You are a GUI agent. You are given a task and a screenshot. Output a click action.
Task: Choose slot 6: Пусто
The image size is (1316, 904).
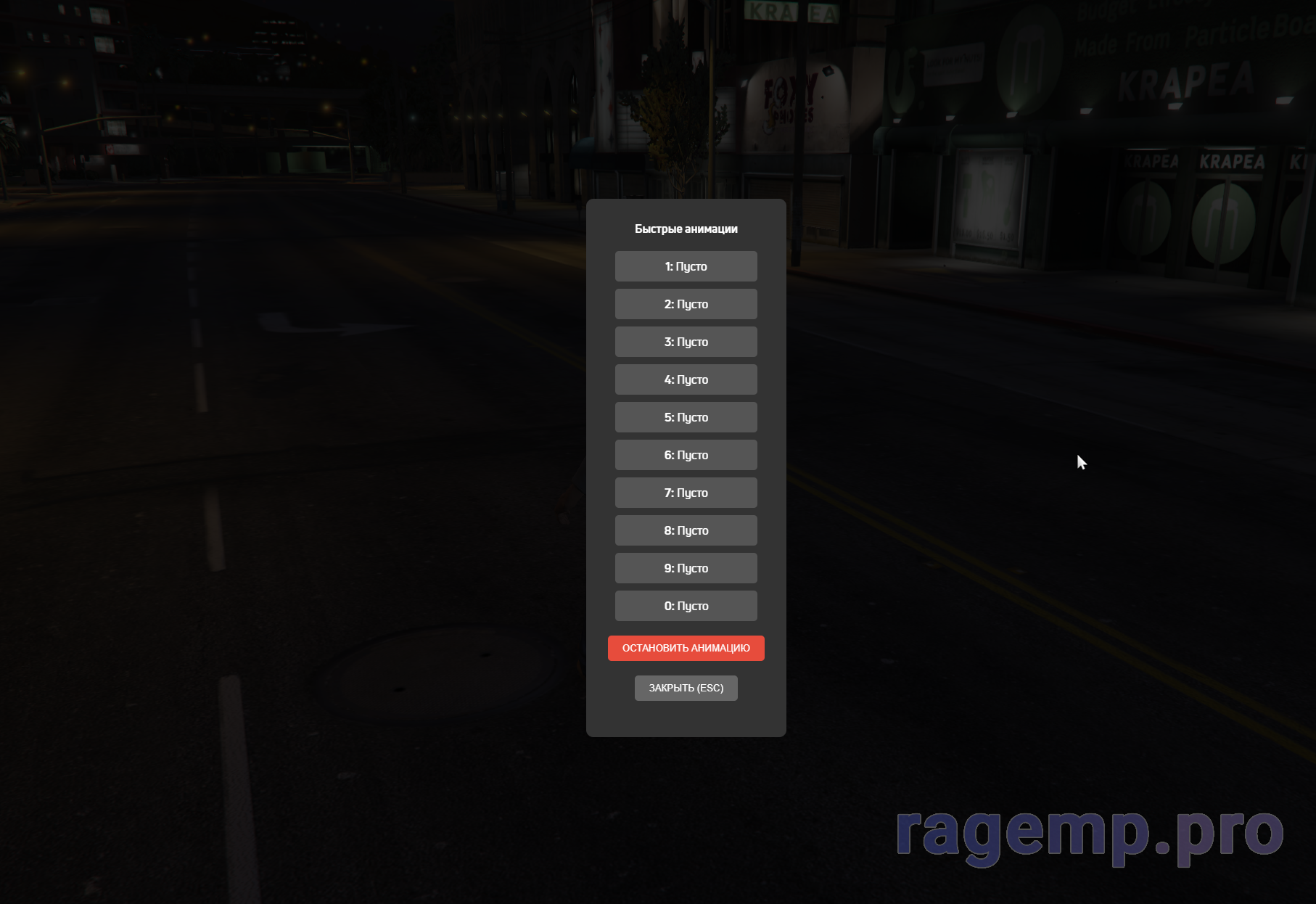(686, 455)
